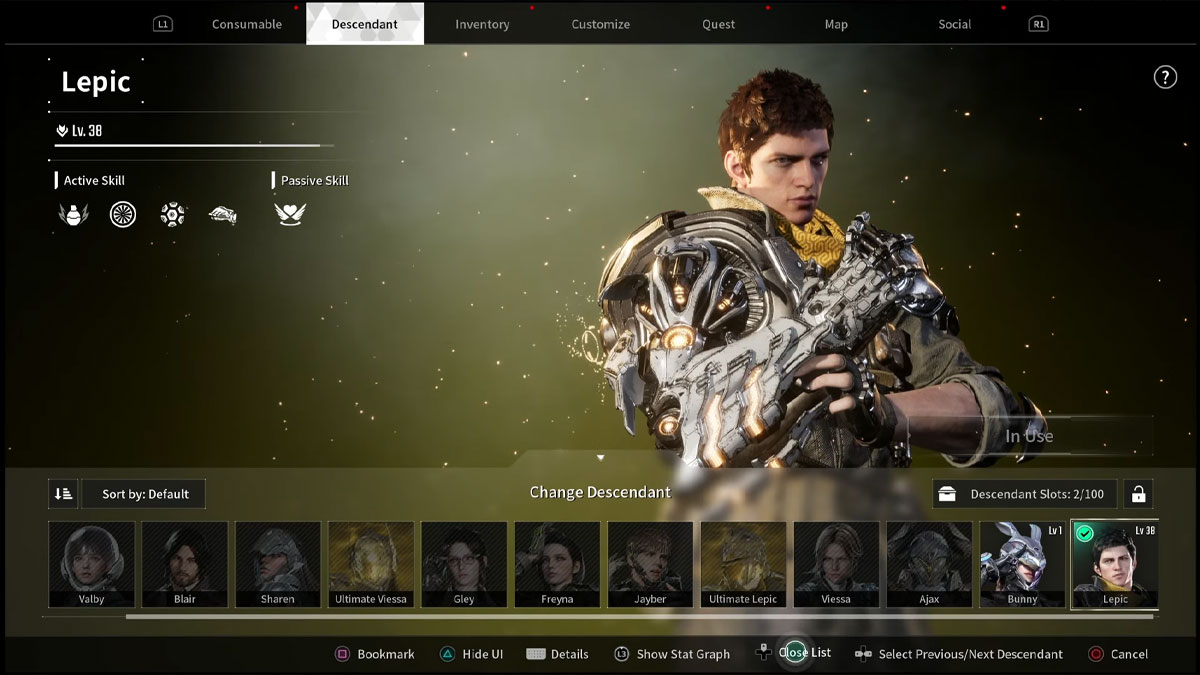The height and width of the screenshot is (675, 1200).
Task: Pick the Freyna descendant portrait
Action: [x=557, y=564]
